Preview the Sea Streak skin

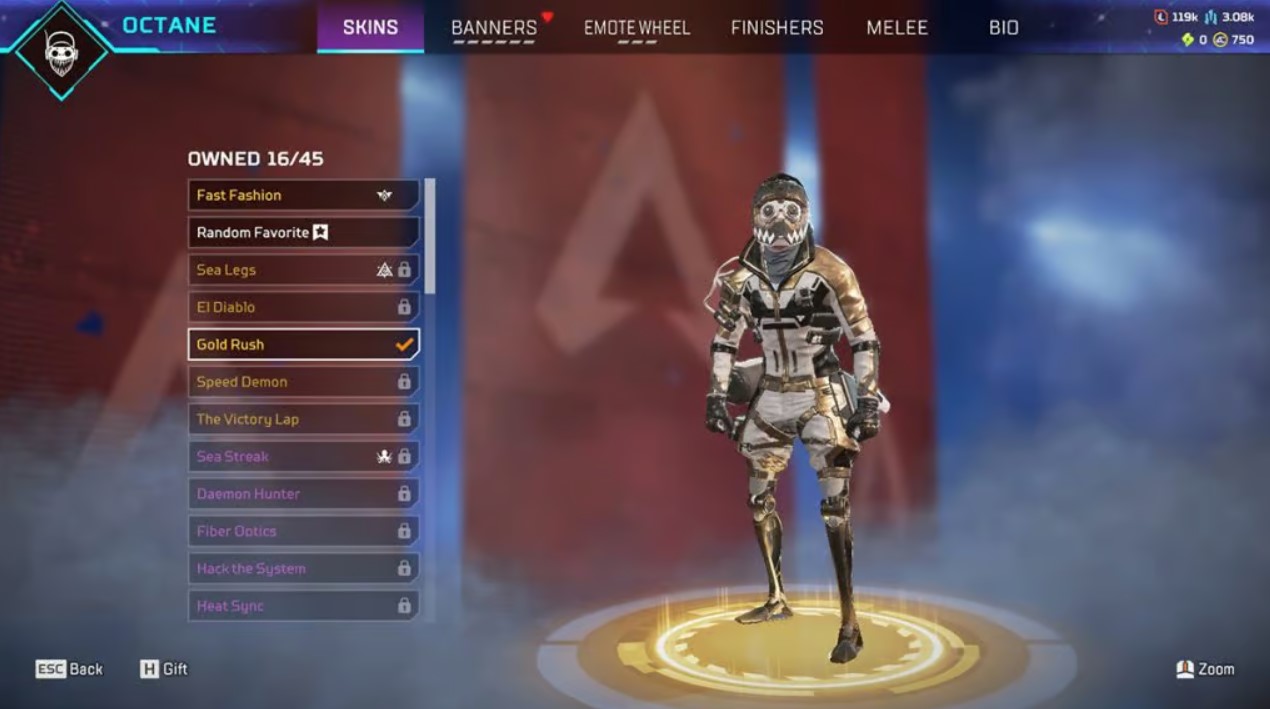click(303, 456)
